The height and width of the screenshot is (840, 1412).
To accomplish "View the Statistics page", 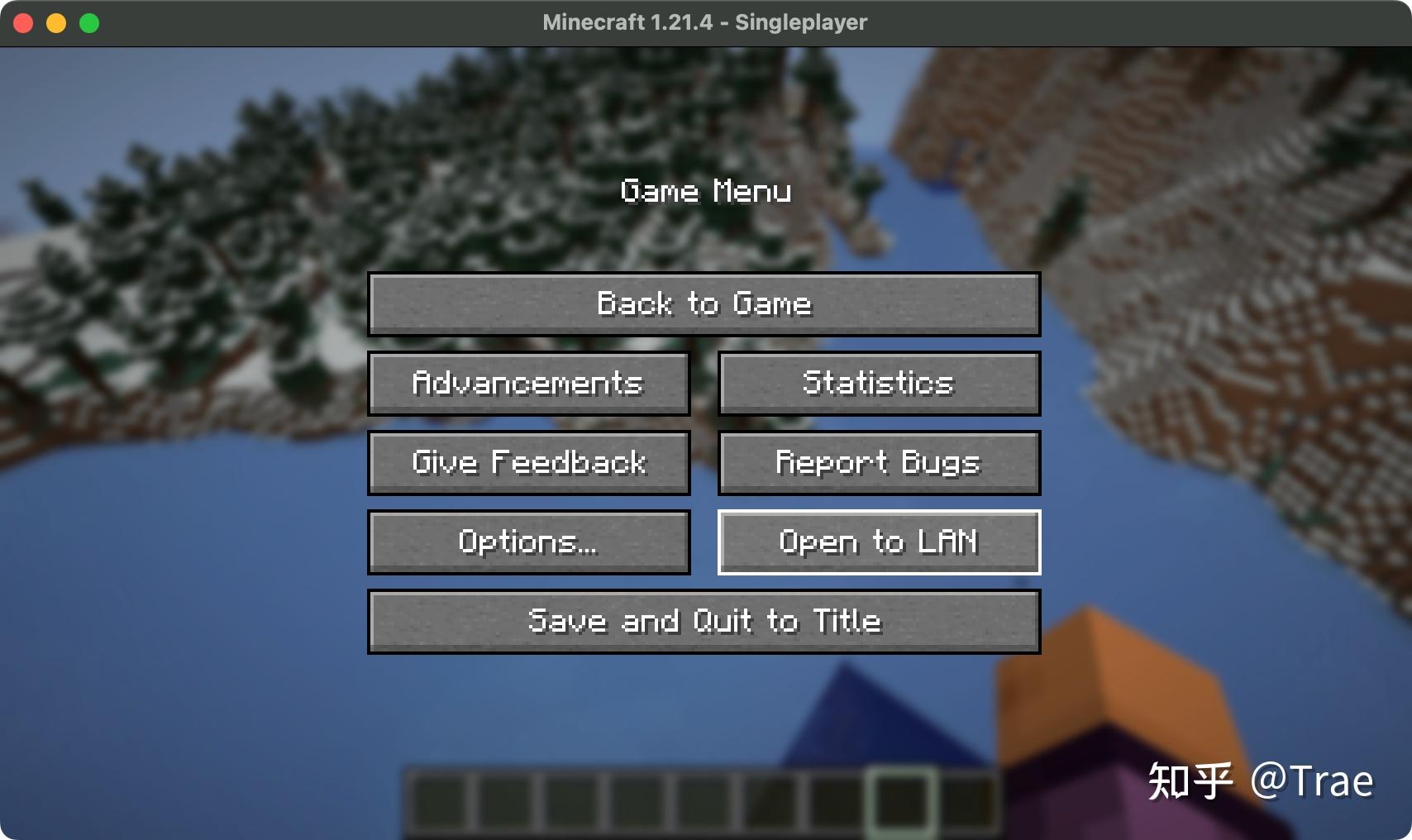I will 878,383.
